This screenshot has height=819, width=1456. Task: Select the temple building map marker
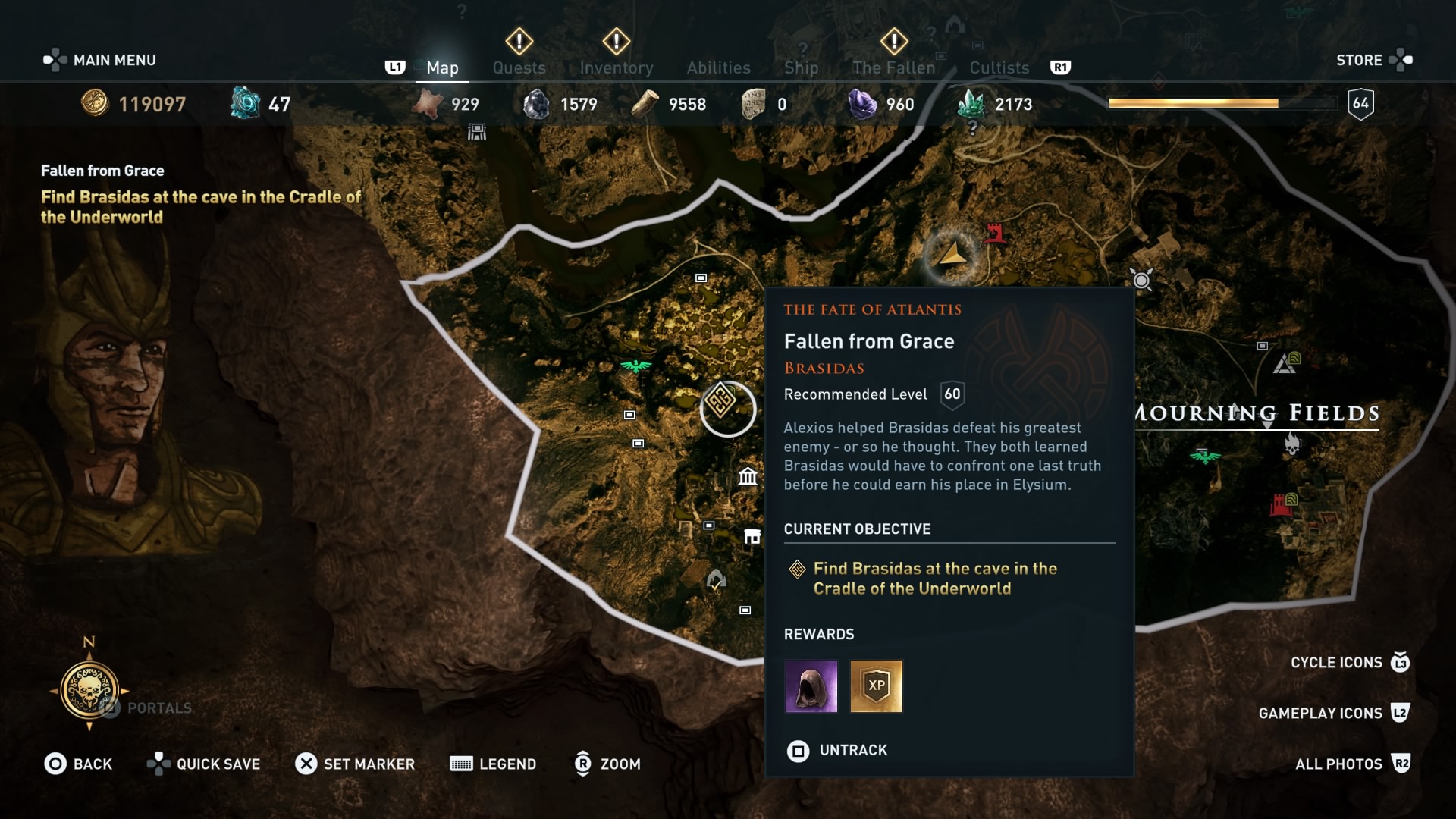748,476
